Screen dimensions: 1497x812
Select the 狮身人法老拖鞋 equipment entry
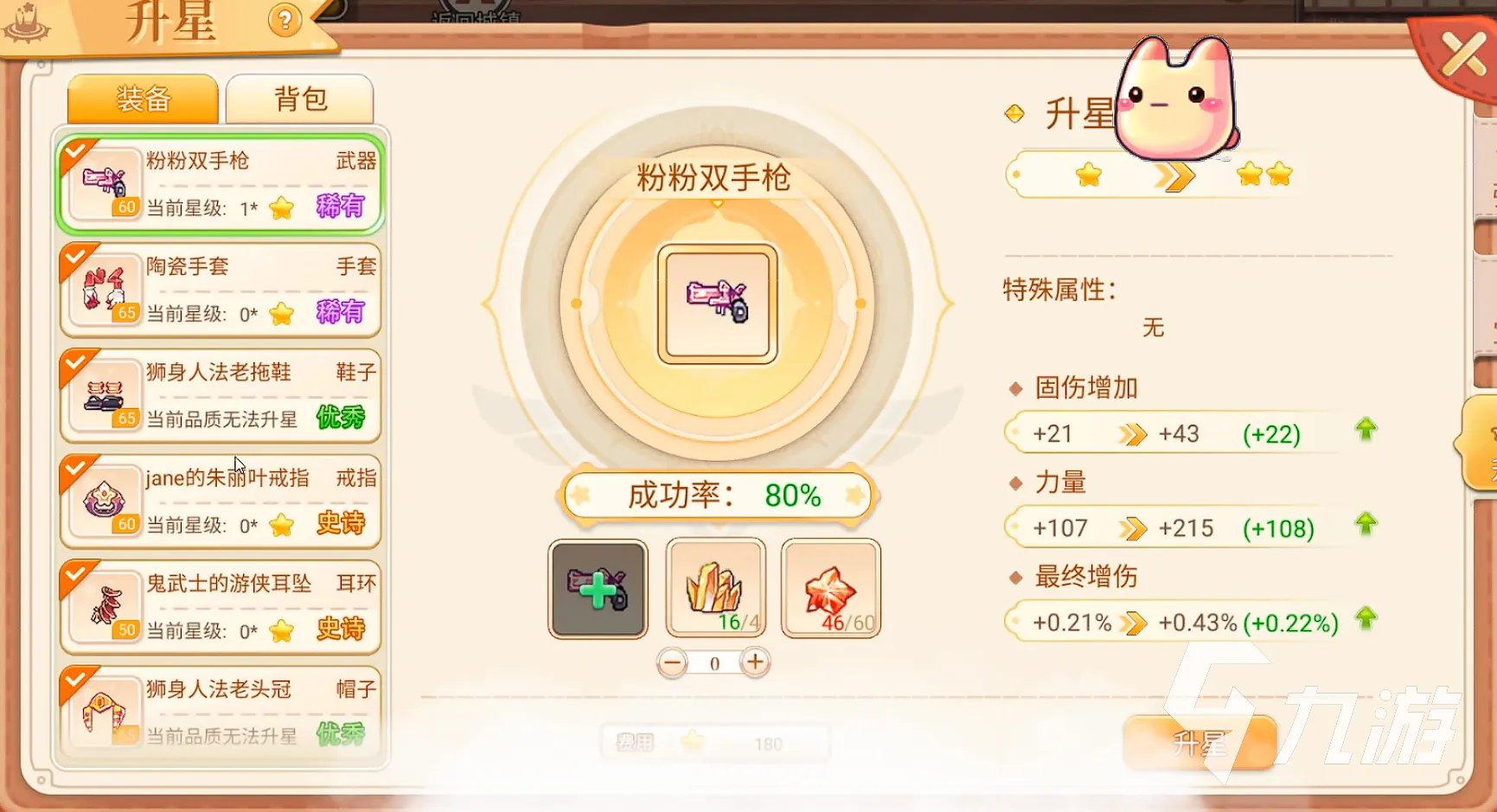click(221, 395)
